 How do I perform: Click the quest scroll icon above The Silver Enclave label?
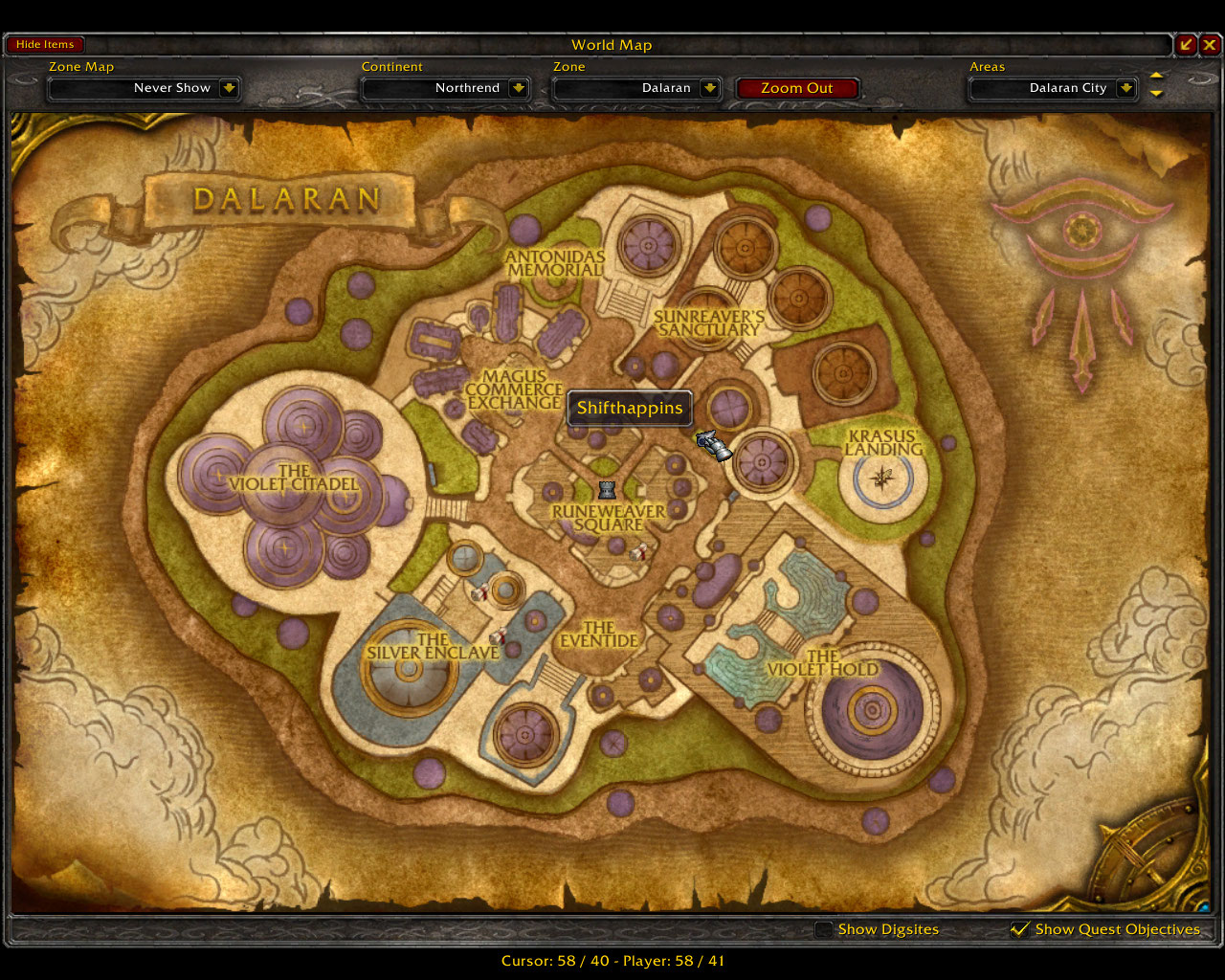(499, 633)
